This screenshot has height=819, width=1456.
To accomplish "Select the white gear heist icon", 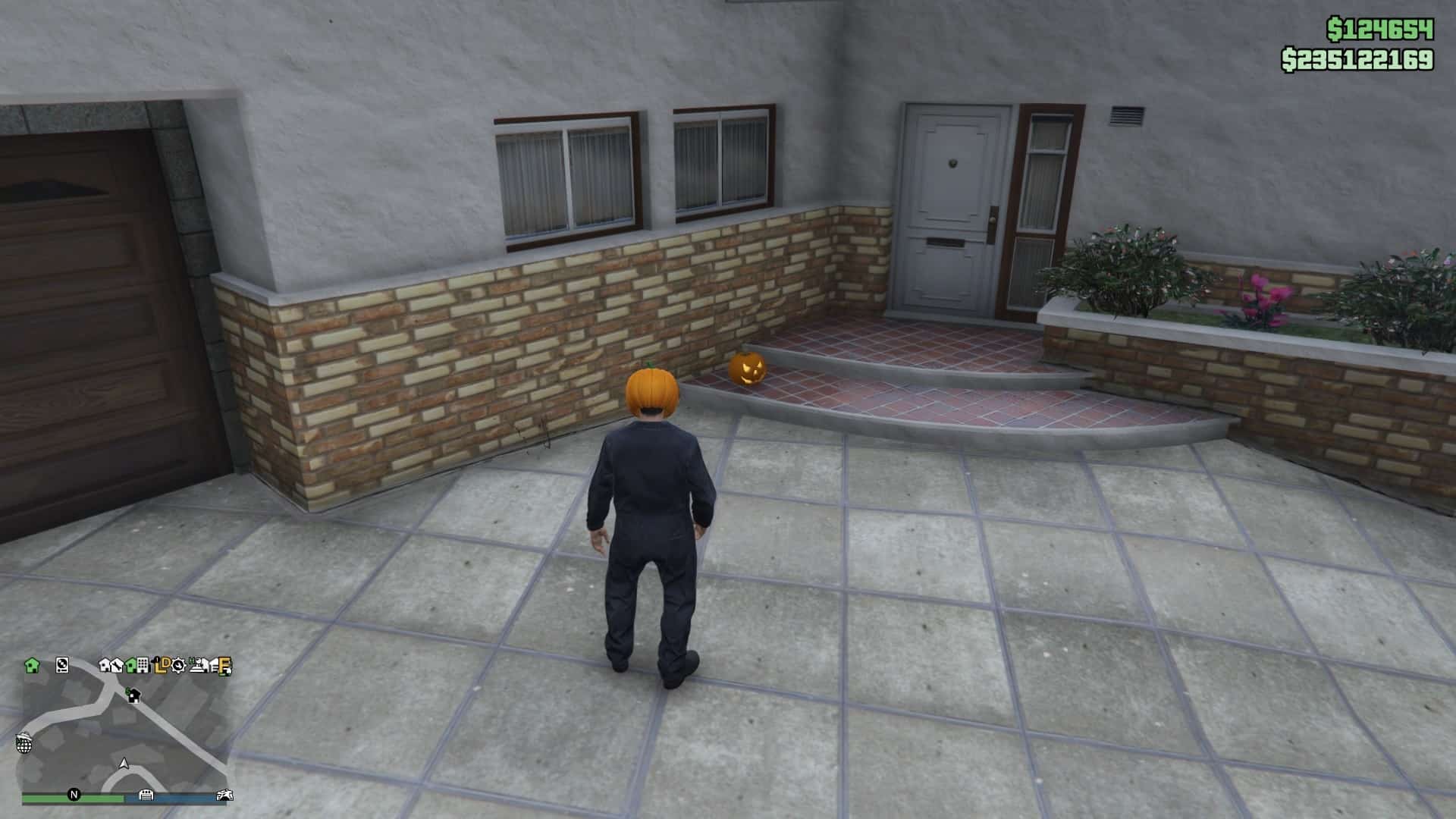I will coord(179,666).
